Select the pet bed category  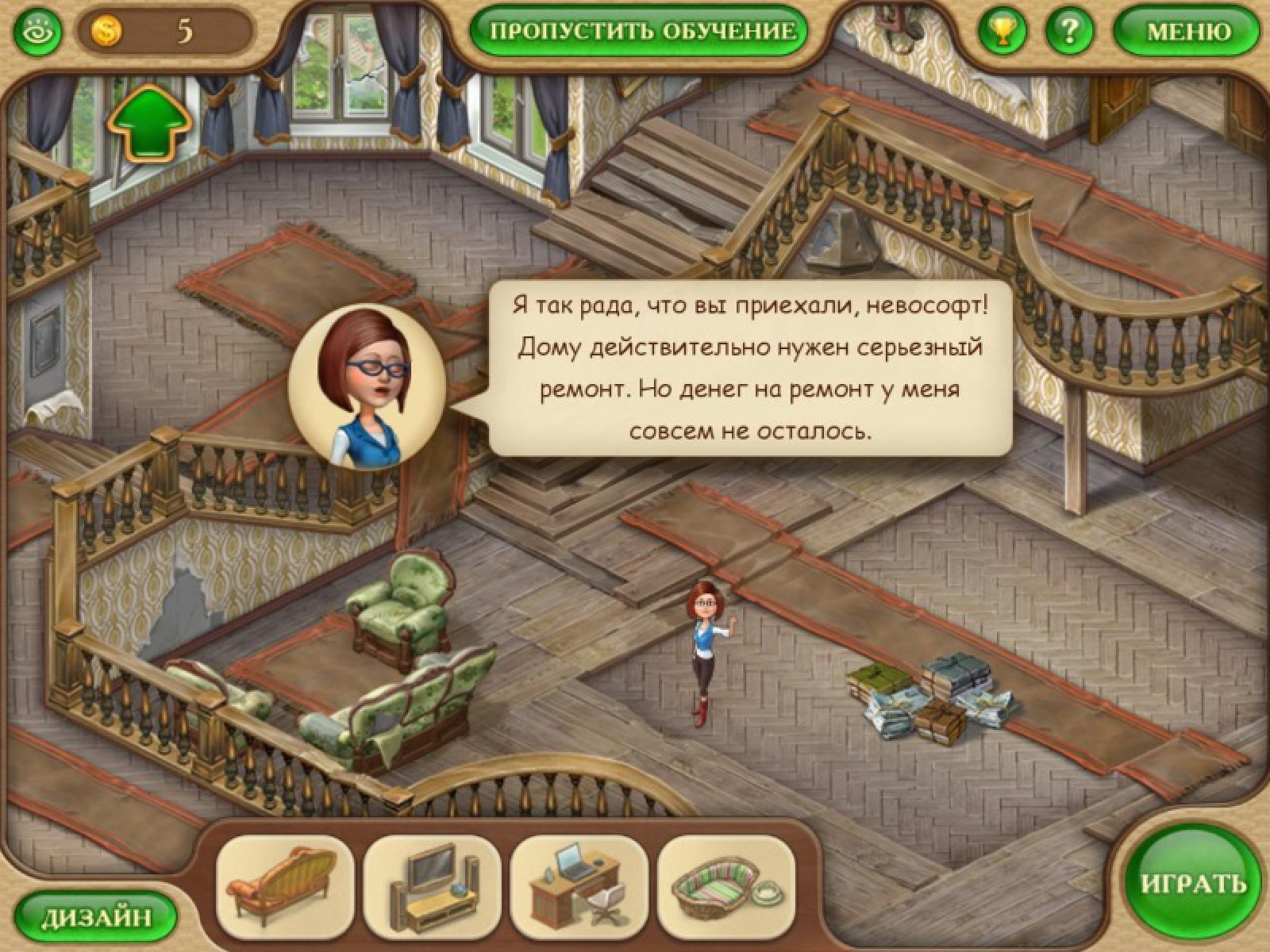(x=726, y=882)
